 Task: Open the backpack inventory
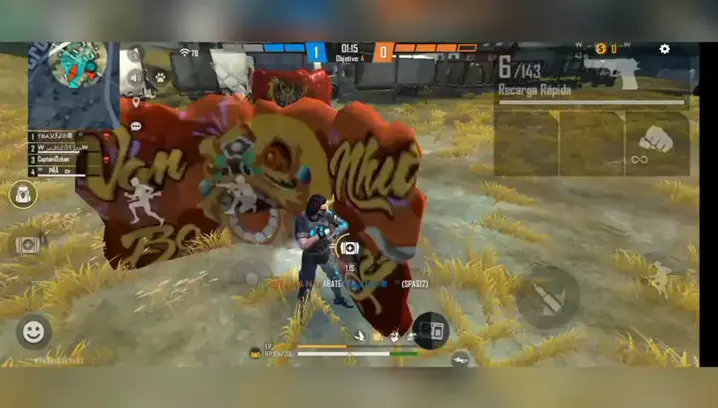(23, 195)
